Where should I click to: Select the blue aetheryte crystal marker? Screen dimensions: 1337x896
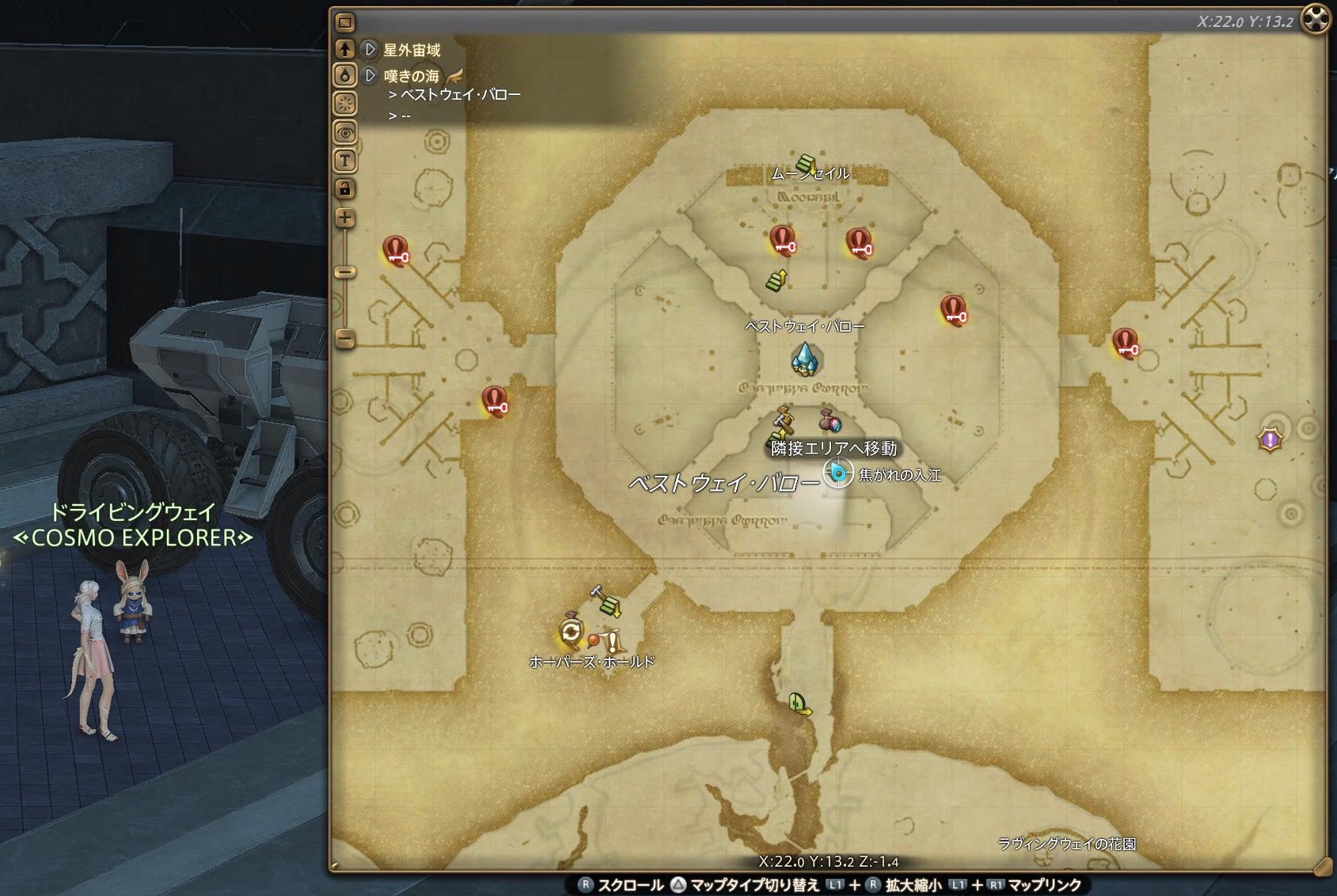tap(805, 359)
